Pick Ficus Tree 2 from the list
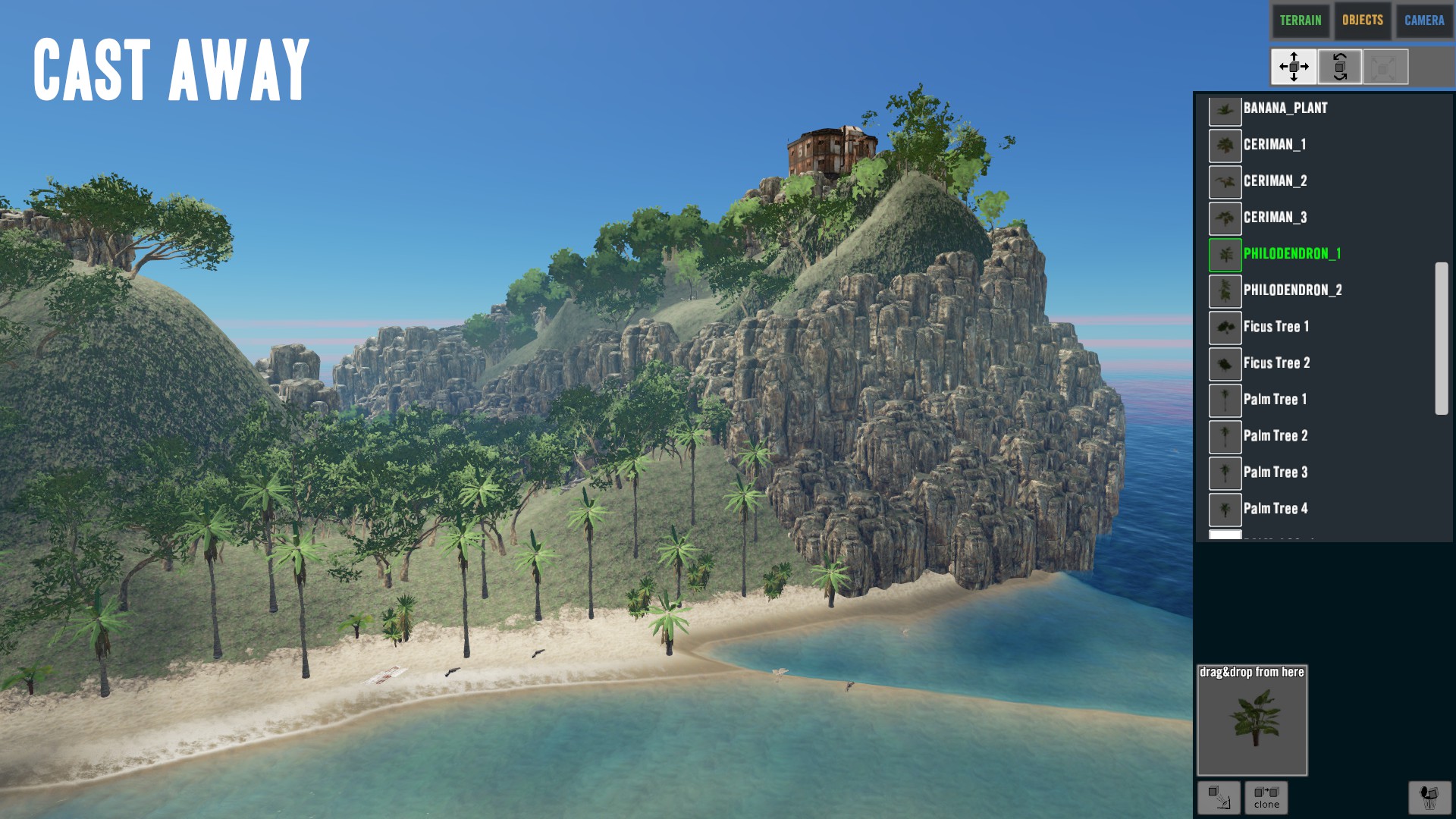Image resolution: width=1456 pixels, height=819 pixels. [x=1276, y=363]
